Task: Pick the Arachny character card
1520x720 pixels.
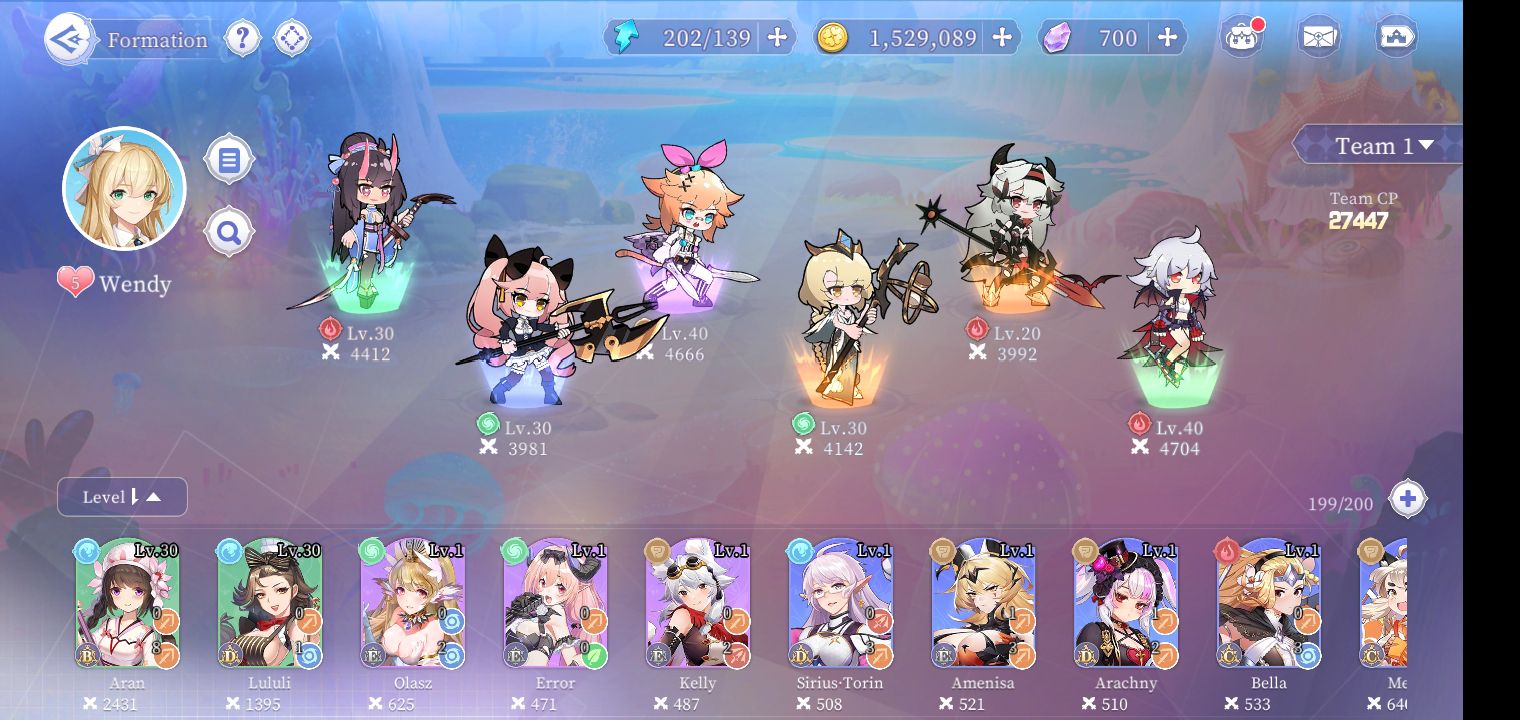Action: click(1127, 604)
